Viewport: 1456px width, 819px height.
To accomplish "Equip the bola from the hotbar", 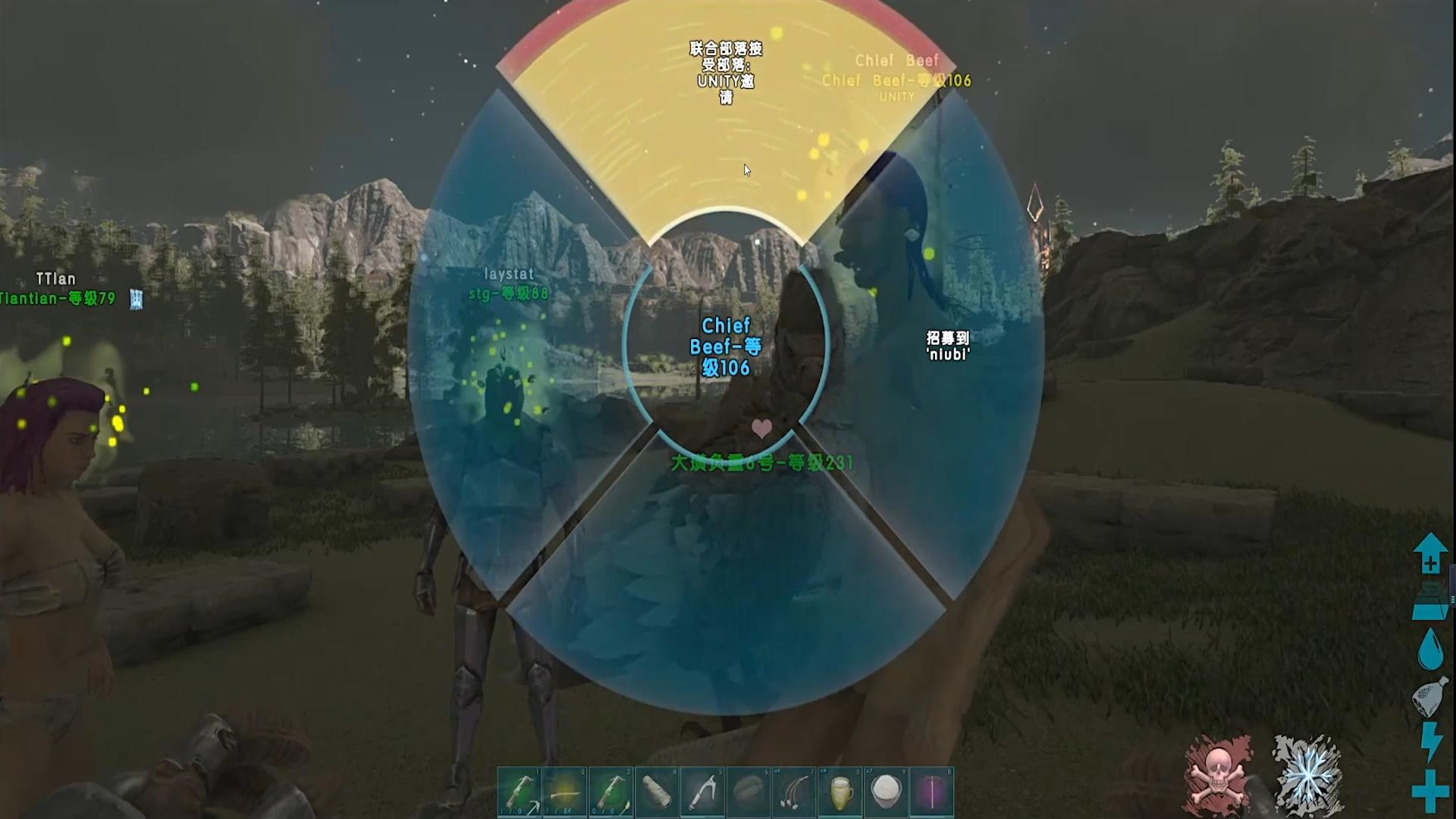I will (794, 792).
